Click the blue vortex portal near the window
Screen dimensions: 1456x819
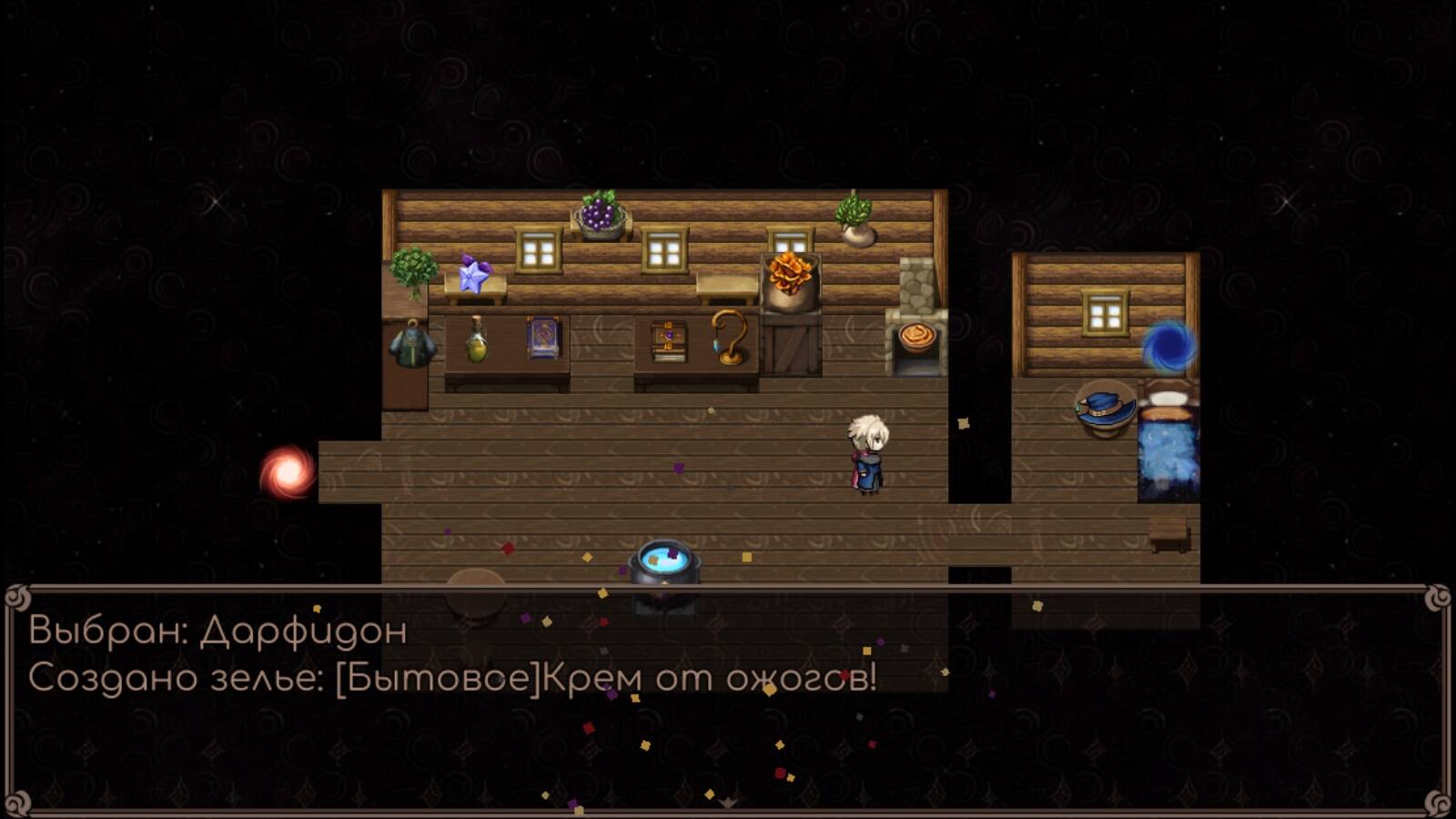1169,349
